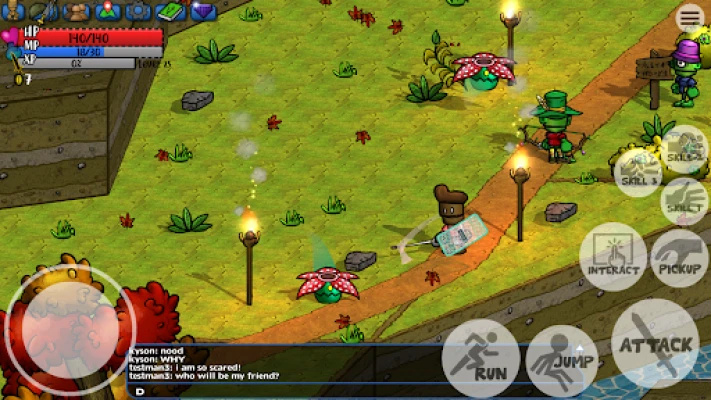The height and width of the screenshot is (400, 711).
Task: Open the map pin icon
Action: point(107,12)
